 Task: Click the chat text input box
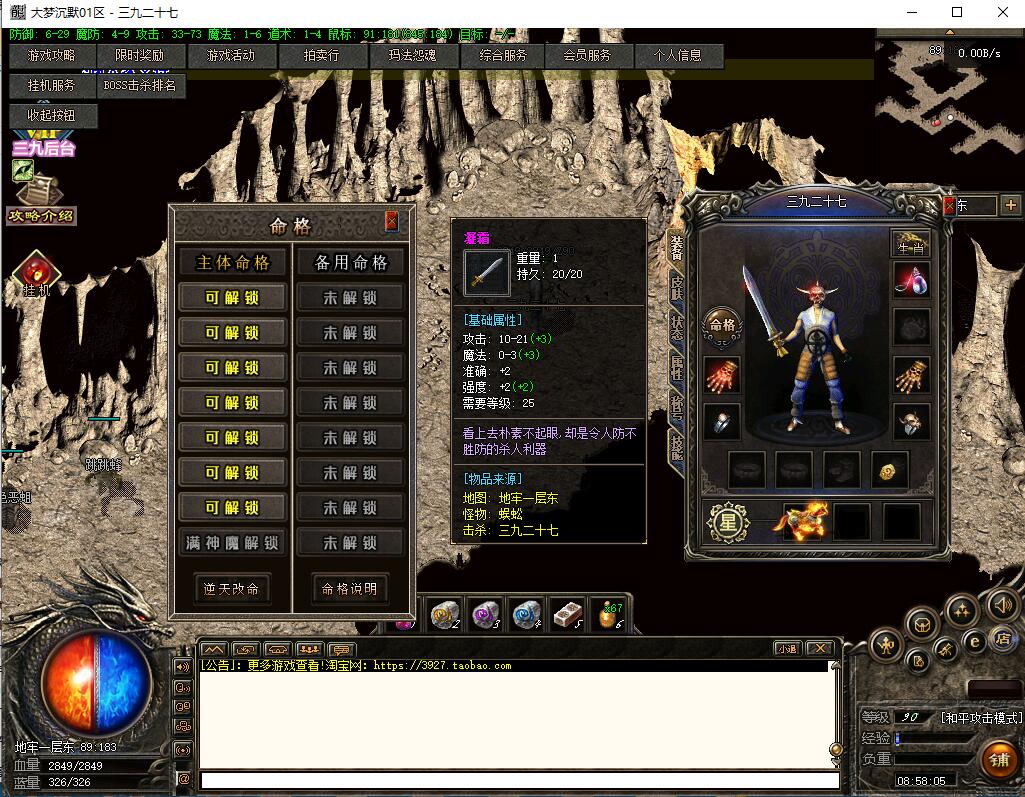[x=518, y=780]
